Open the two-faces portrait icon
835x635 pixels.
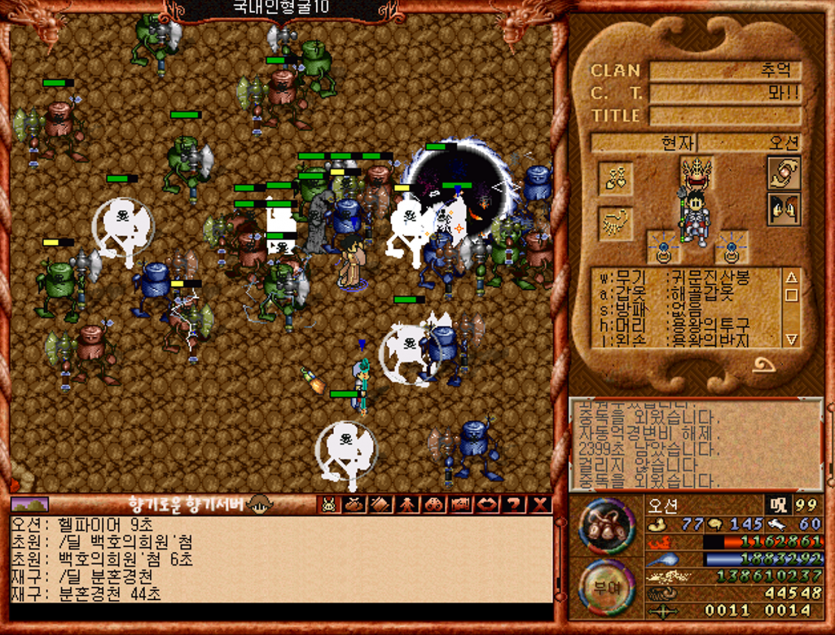click(x=783, y=208)
